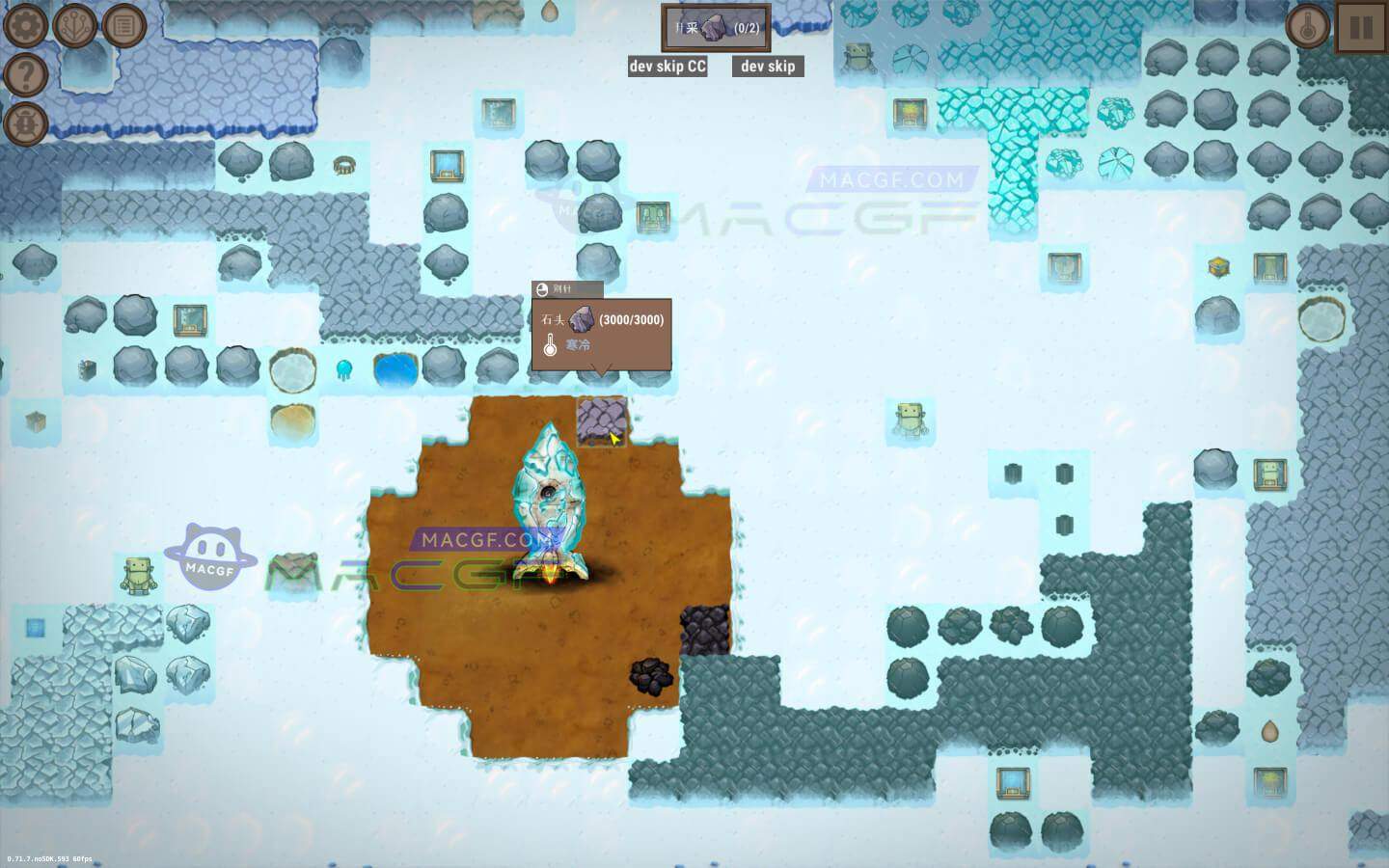The height and width of the screenshot is (868, 1389).
Task: Toggle the 刚针 label above the tooltip
Action: [567, 287]
